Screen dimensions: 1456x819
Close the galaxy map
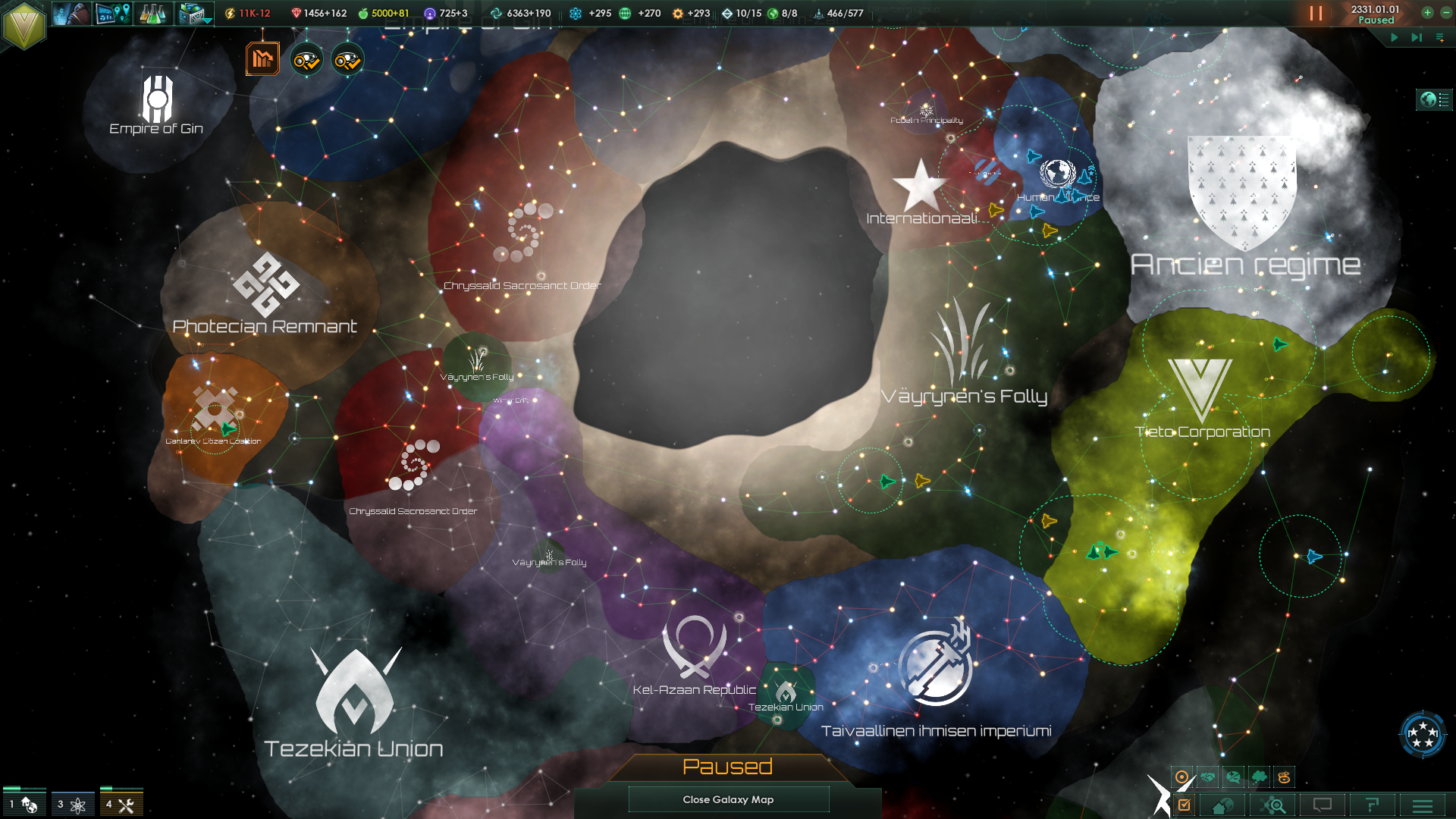pyautogui.click(x=728, y=799)
